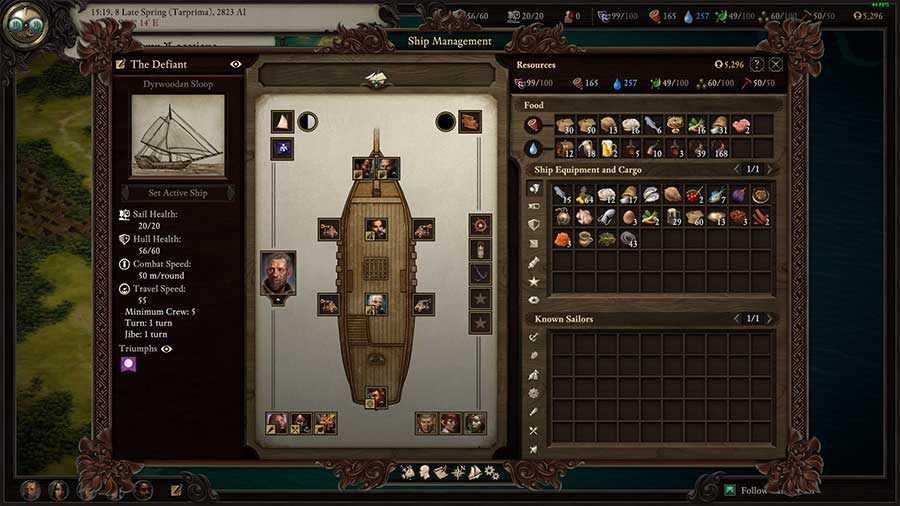
Task: Select the white sail upgrade slot
Action: point(282,122)
